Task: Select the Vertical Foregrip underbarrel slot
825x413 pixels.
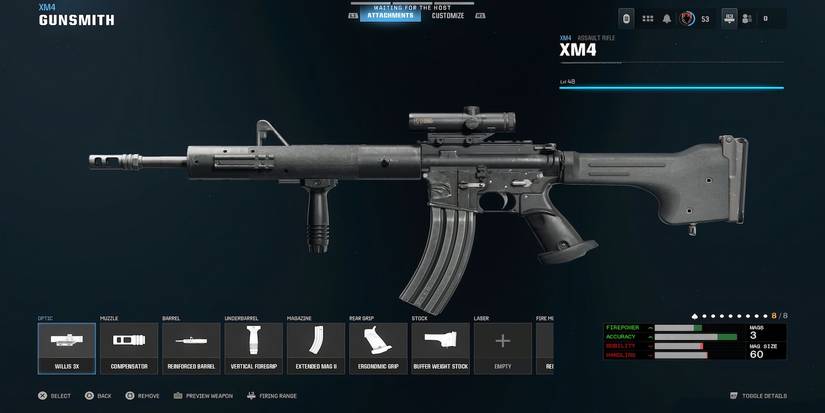Action: (253, 347)
